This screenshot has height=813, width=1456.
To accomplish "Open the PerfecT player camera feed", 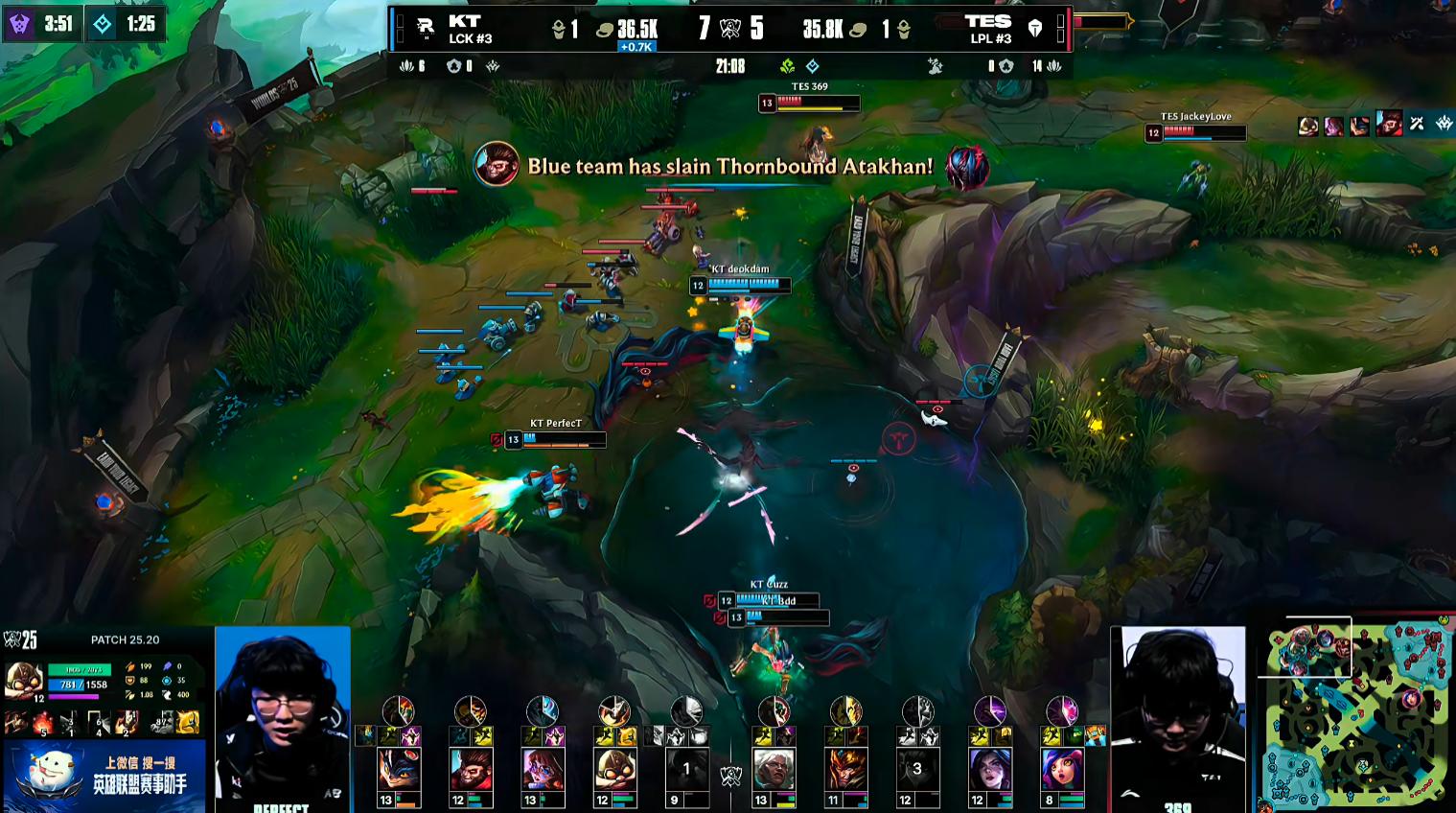I will click(283, 719).
